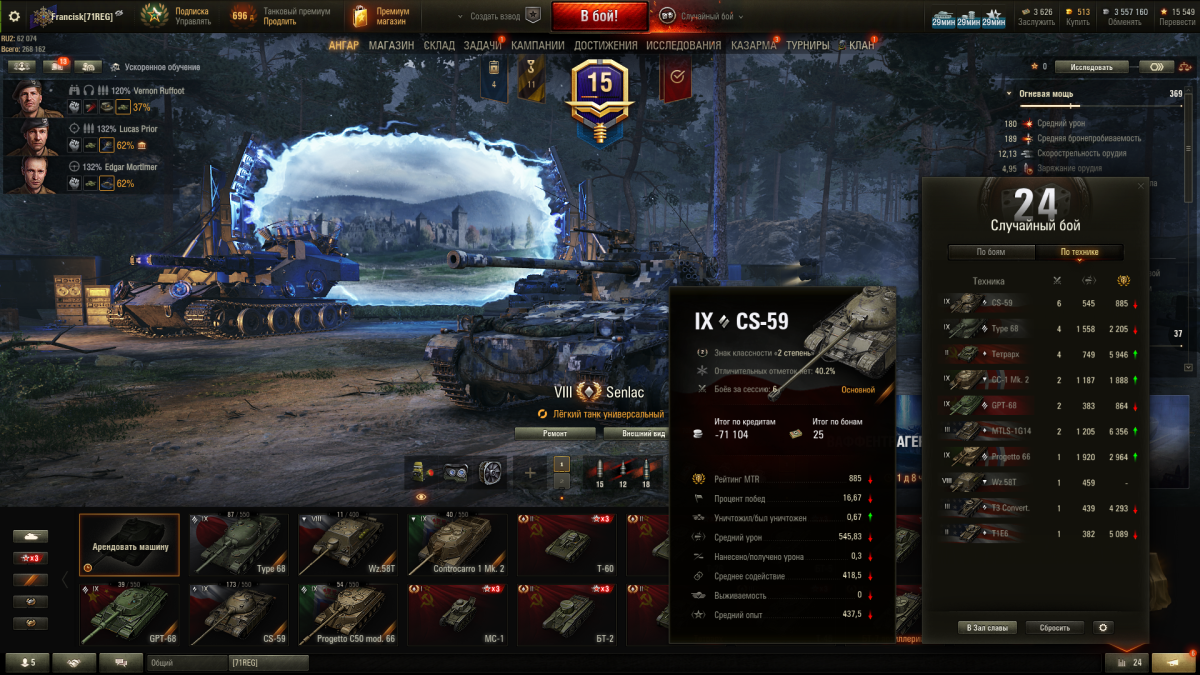Open В Зал славы

click(x=988, y=628)
